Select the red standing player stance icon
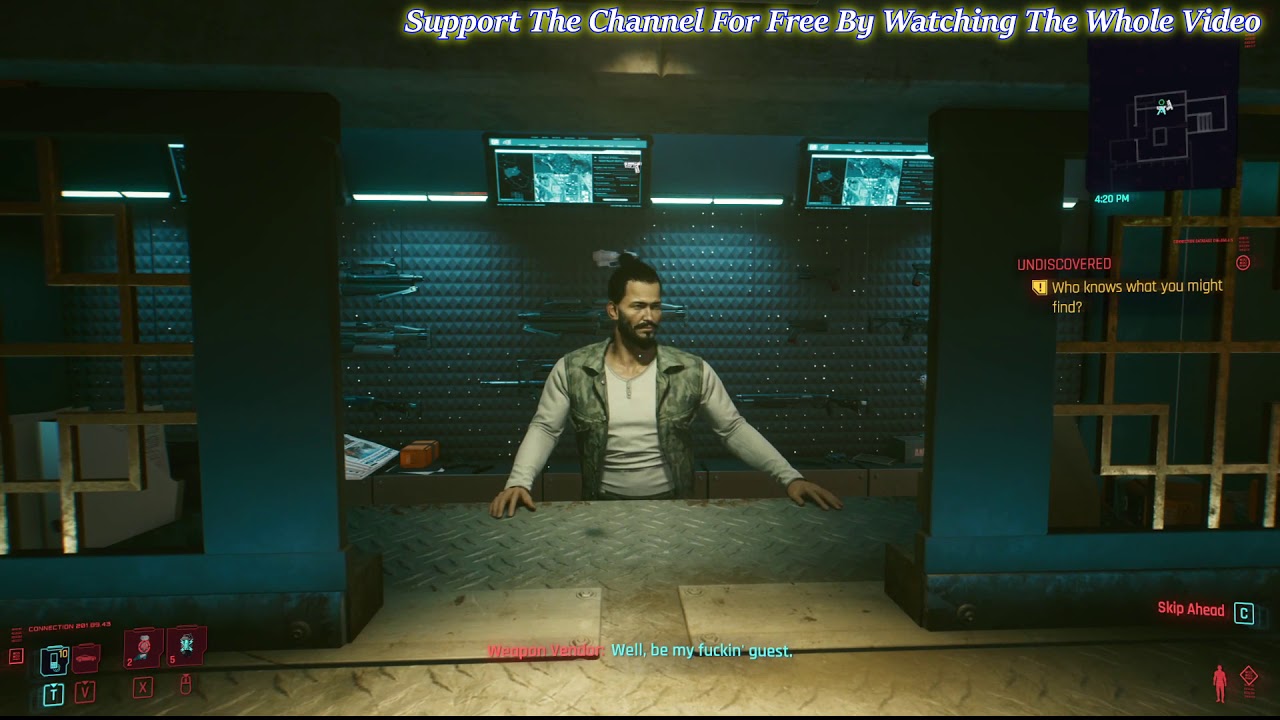 tap(1220, 682)
